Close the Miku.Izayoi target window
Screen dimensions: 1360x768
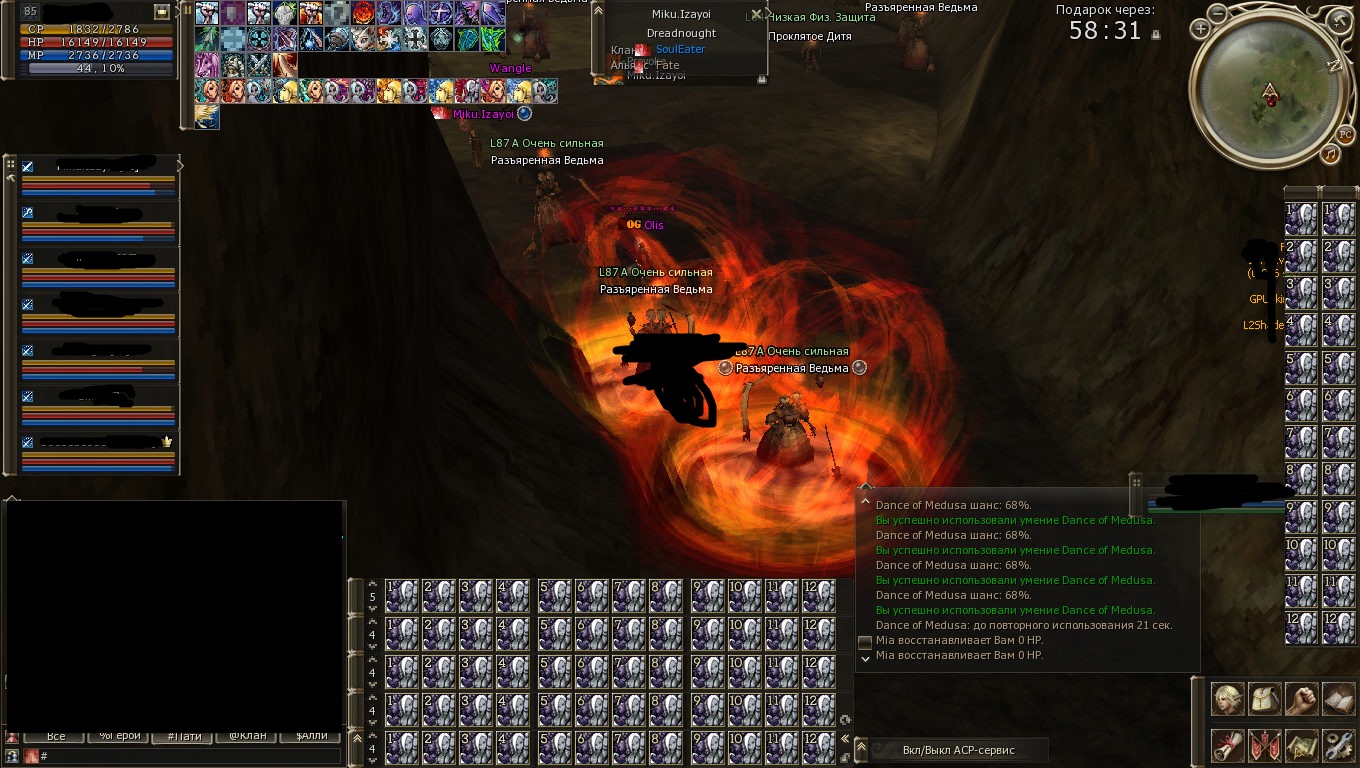(757, 14)
